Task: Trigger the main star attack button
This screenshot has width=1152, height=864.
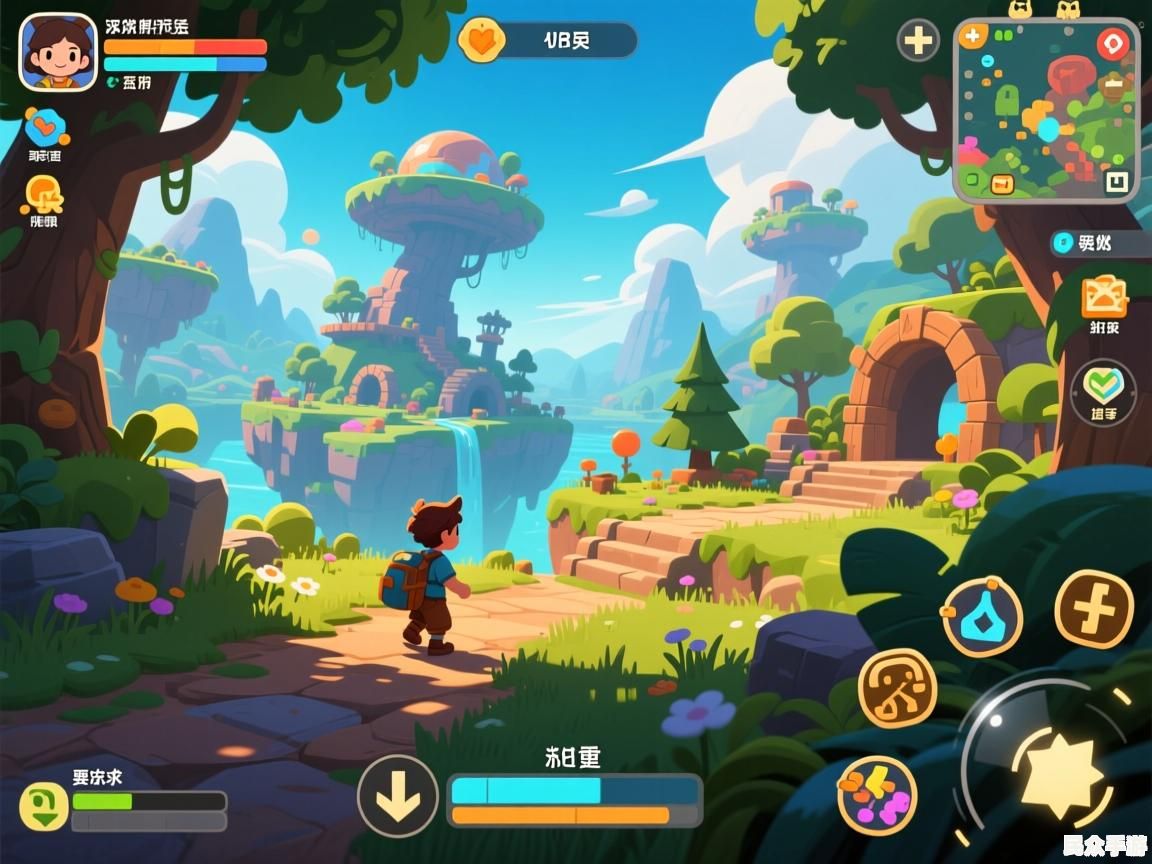Action: pyautogui.click(x=1061, y=773)
